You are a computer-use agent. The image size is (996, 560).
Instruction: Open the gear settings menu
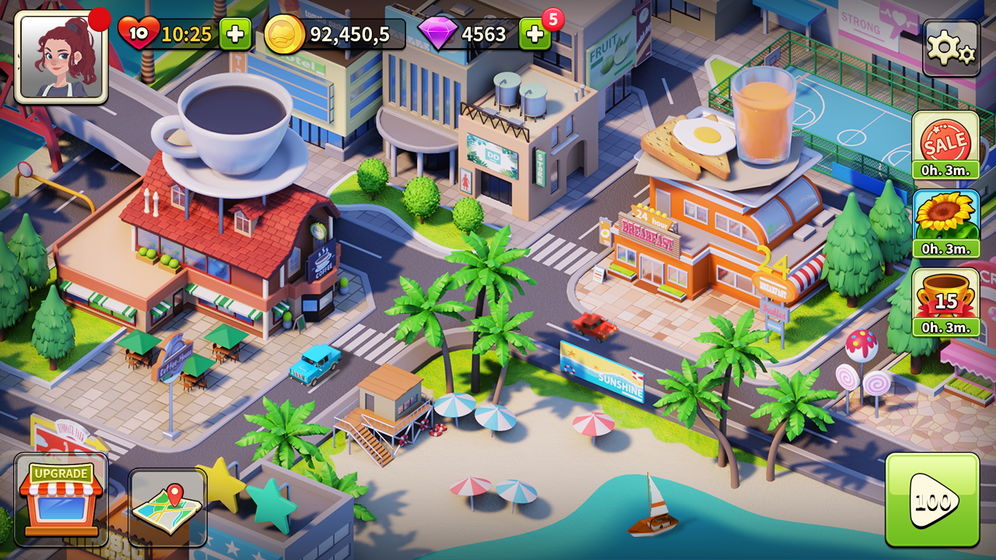tap(950, 49)
